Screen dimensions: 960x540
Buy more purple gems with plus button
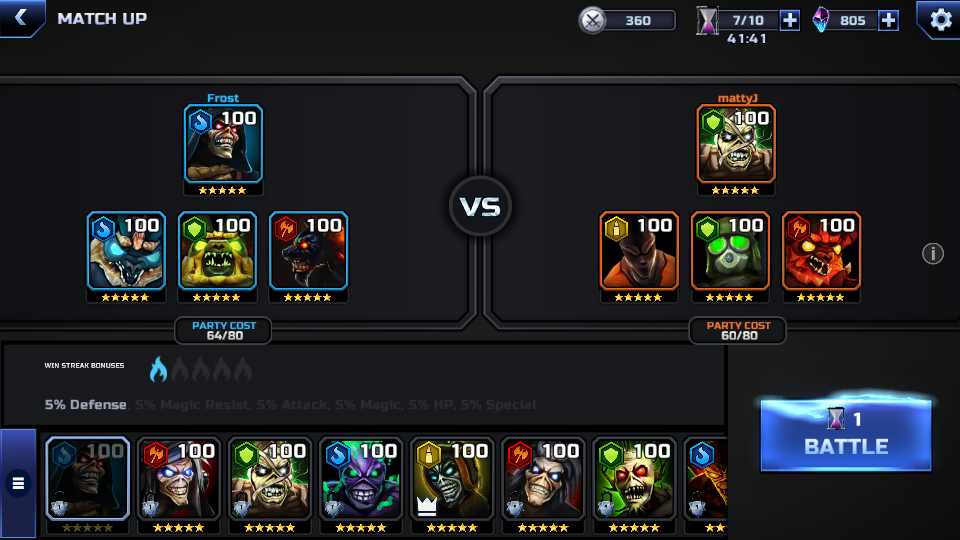pos(888,20)
